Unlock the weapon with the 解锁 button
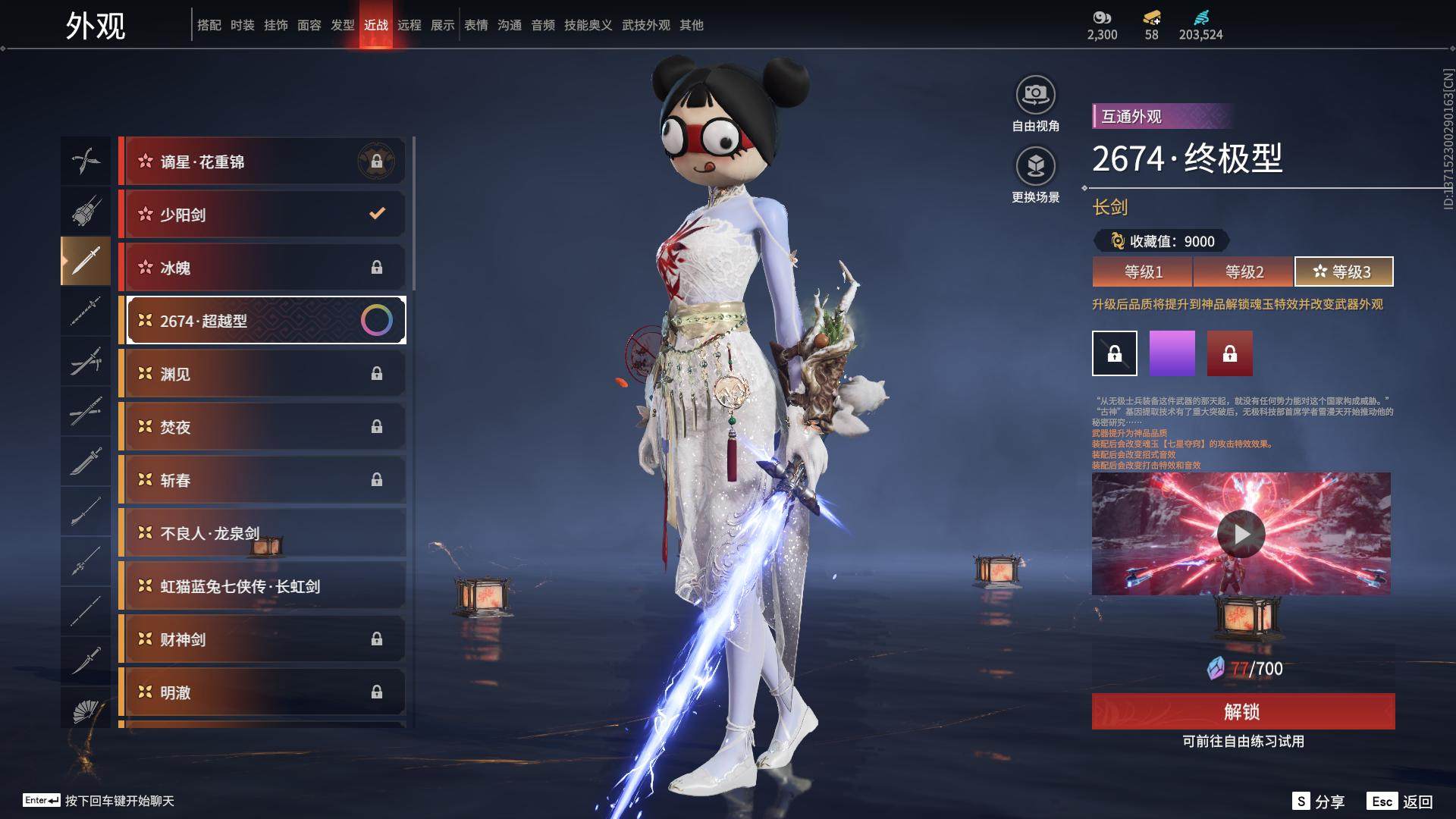The width and height of the screenshot is (1456, 819). (x=1243, y=711)
